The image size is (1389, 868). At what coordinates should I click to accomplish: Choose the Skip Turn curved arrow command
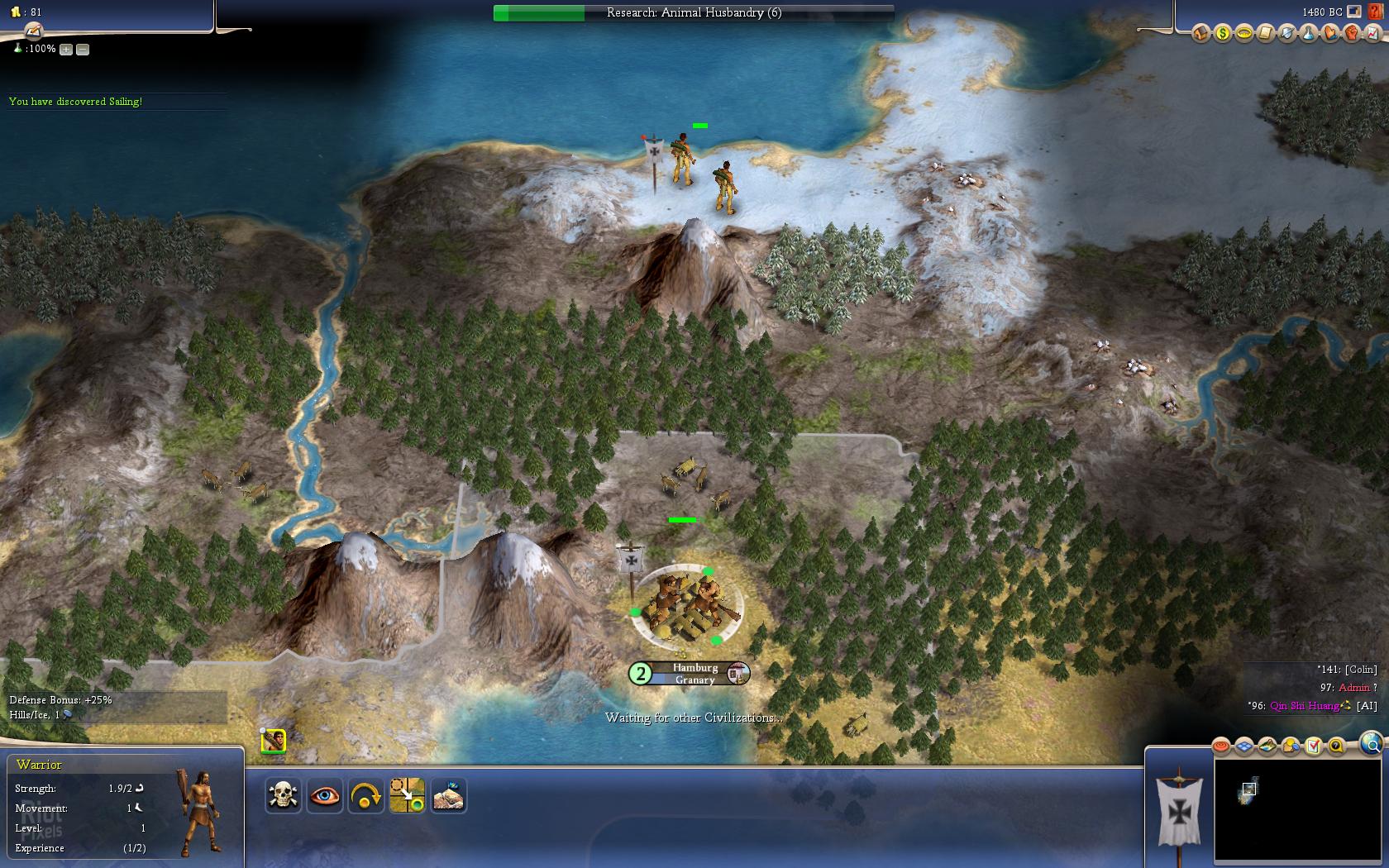pos(365,795)
